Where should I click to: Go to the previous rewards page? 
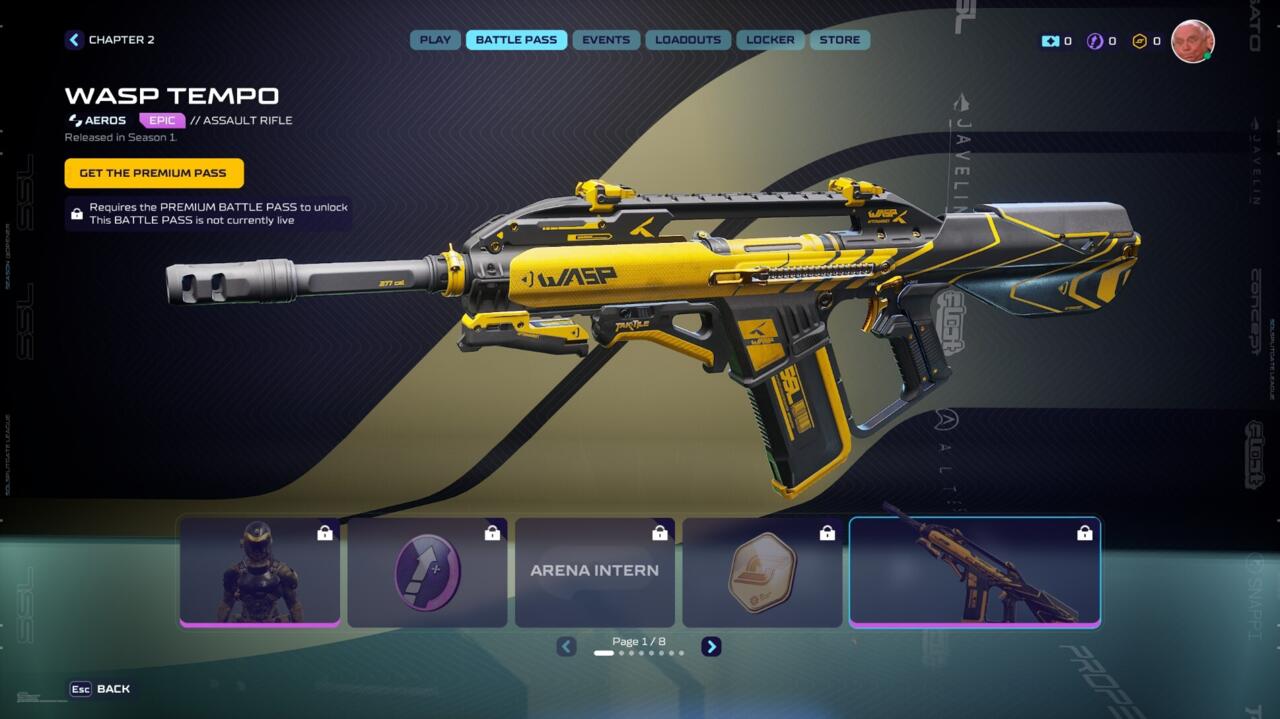coord(566,647)
